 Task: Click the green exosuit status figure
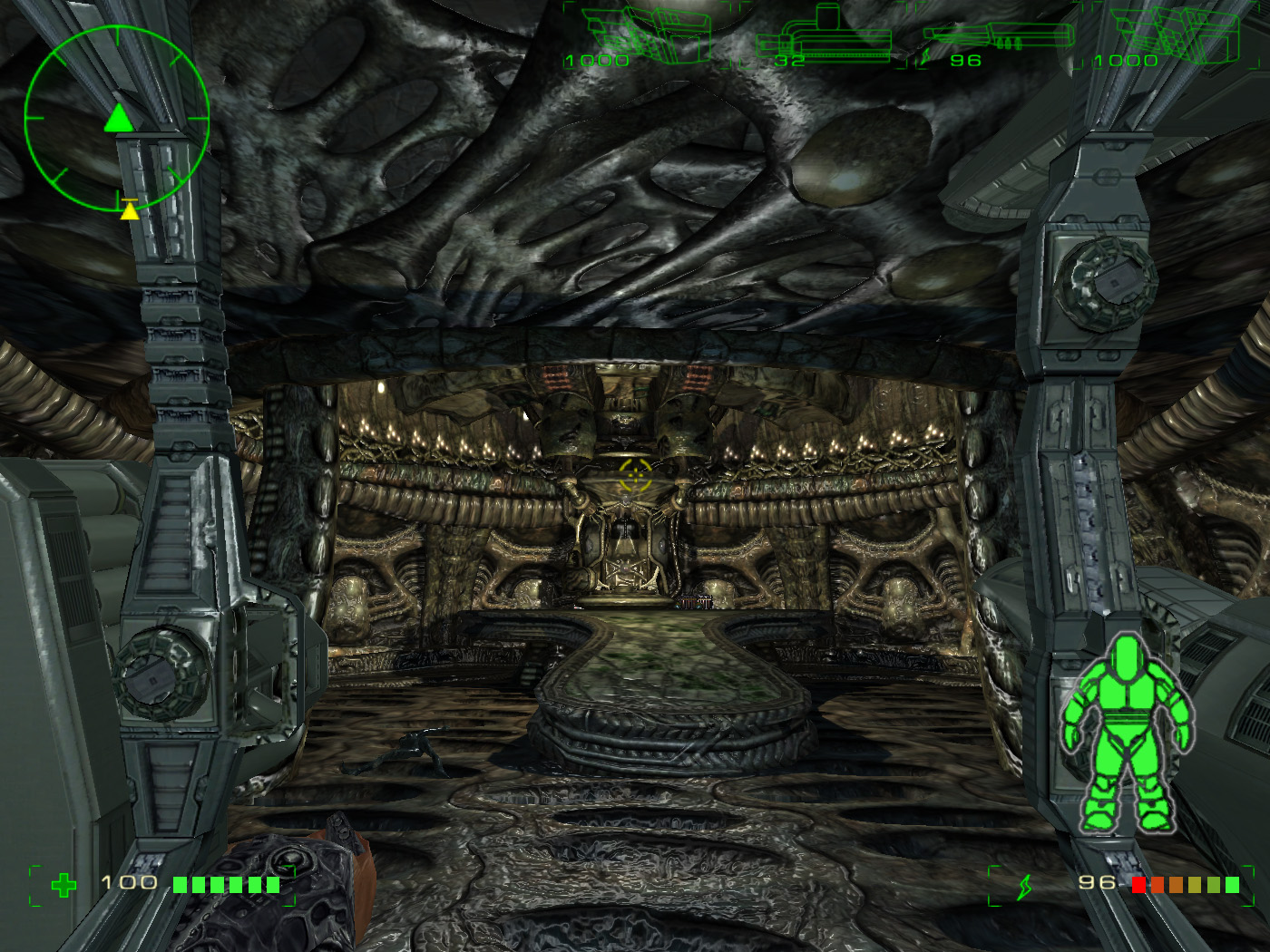pyautogui.click(x=1127, y=733)
